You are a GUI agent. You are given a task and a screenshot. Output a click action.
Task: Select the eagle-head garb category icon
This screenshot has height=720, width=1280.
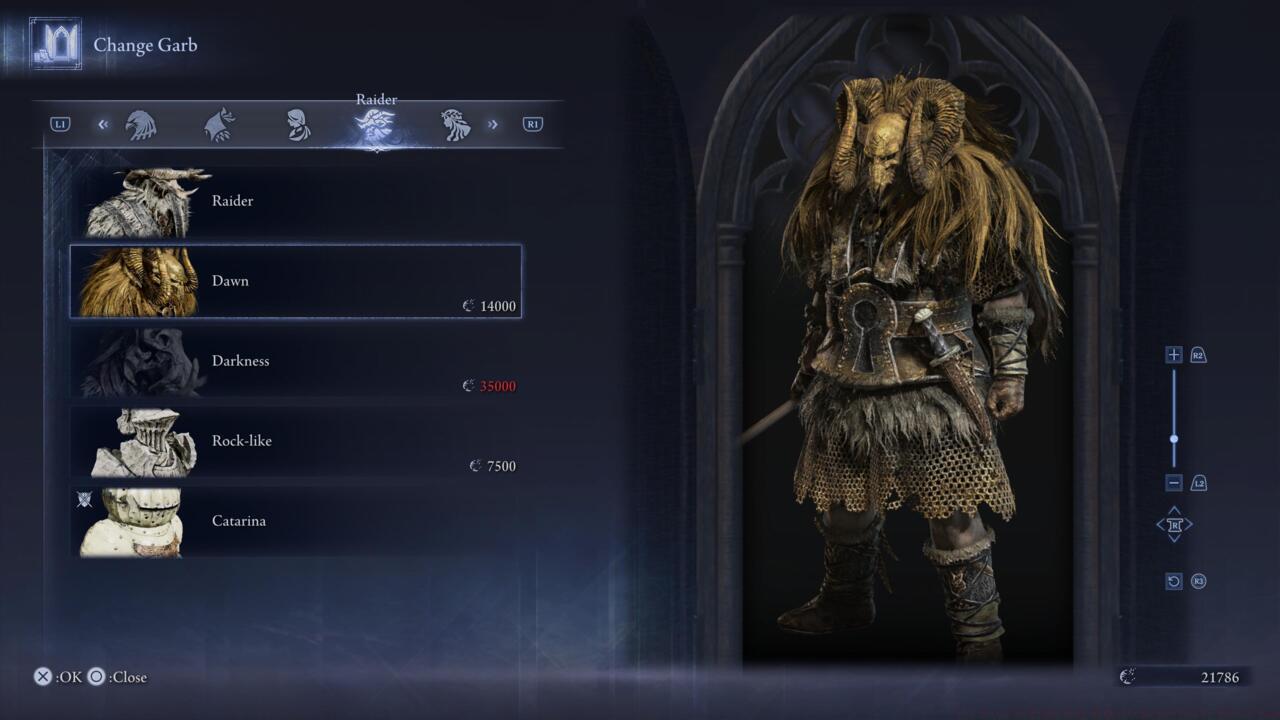click(143, 123)
